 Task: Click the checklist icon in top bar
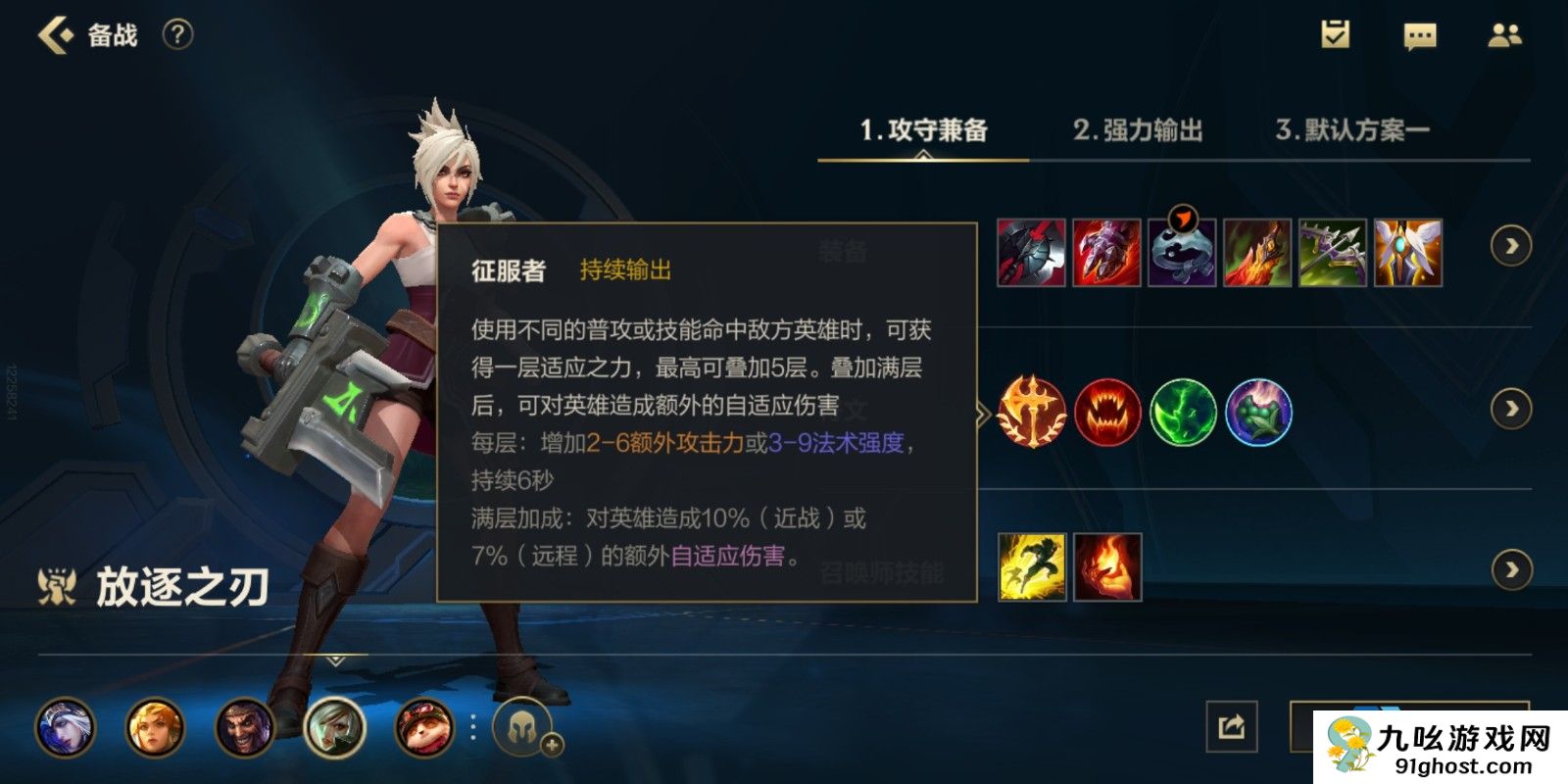pyautogui.click(x=1335, y=34)
